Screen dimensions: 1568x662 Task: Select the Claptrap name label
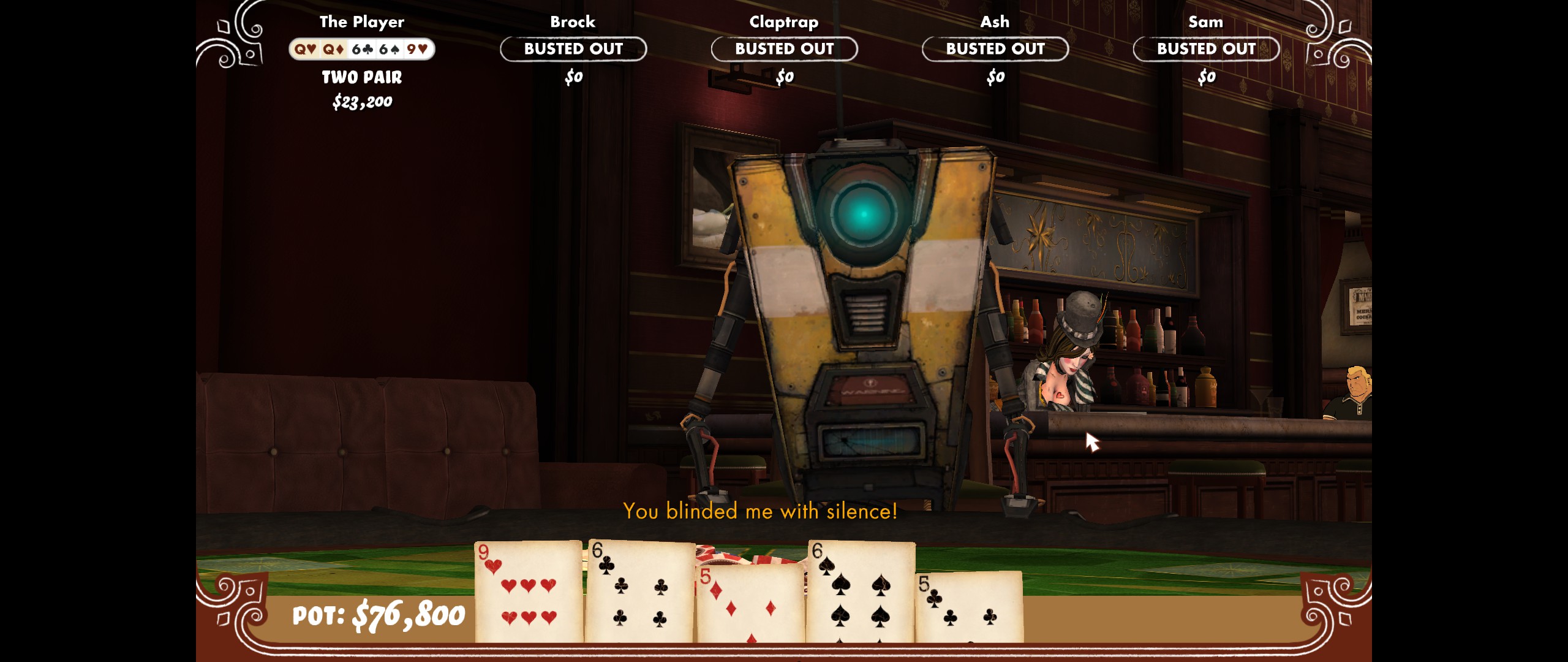pyautogui.click(x=785, y=21)
